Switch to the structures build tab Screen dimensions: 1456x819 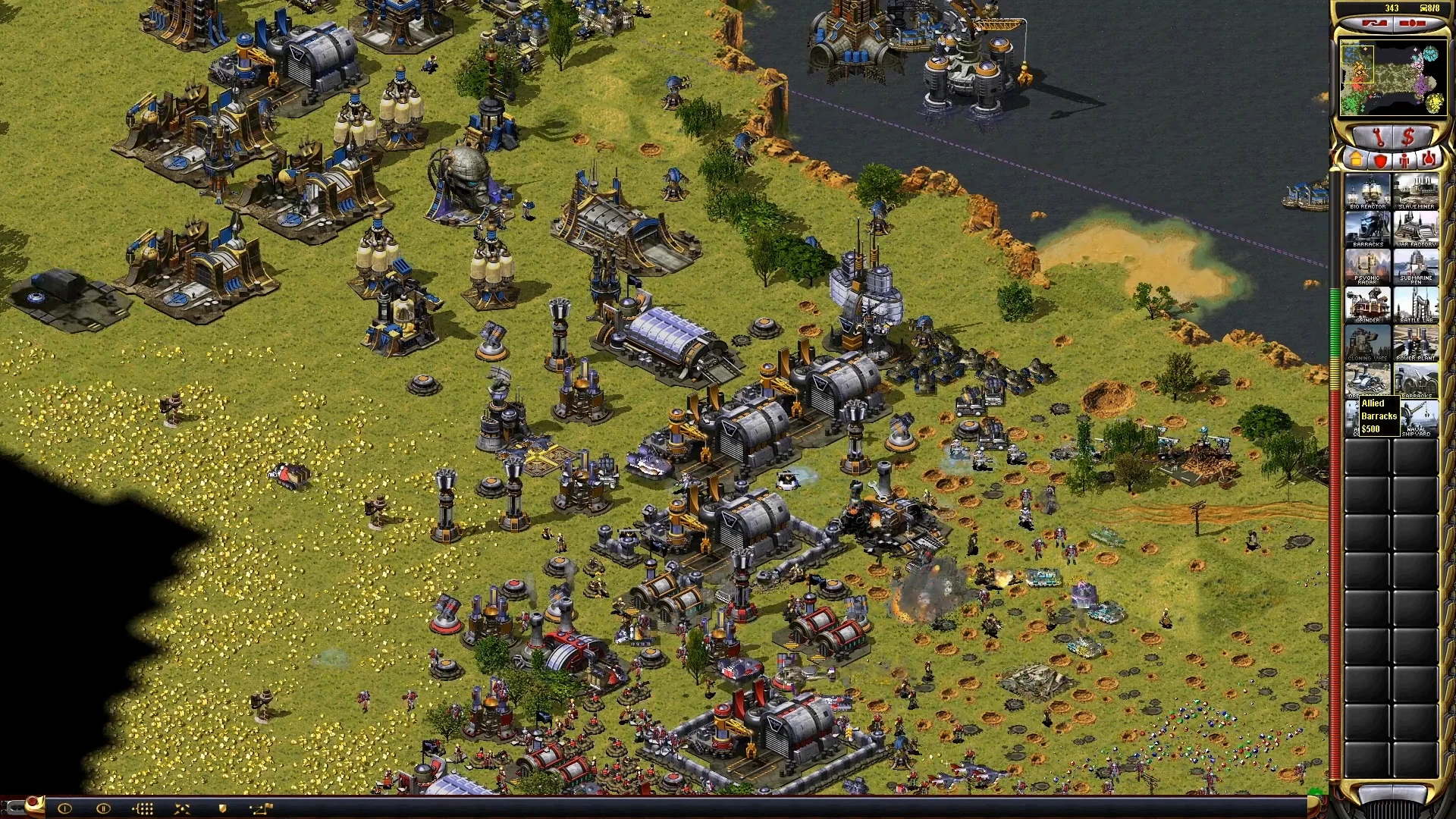pos(1355,160)
